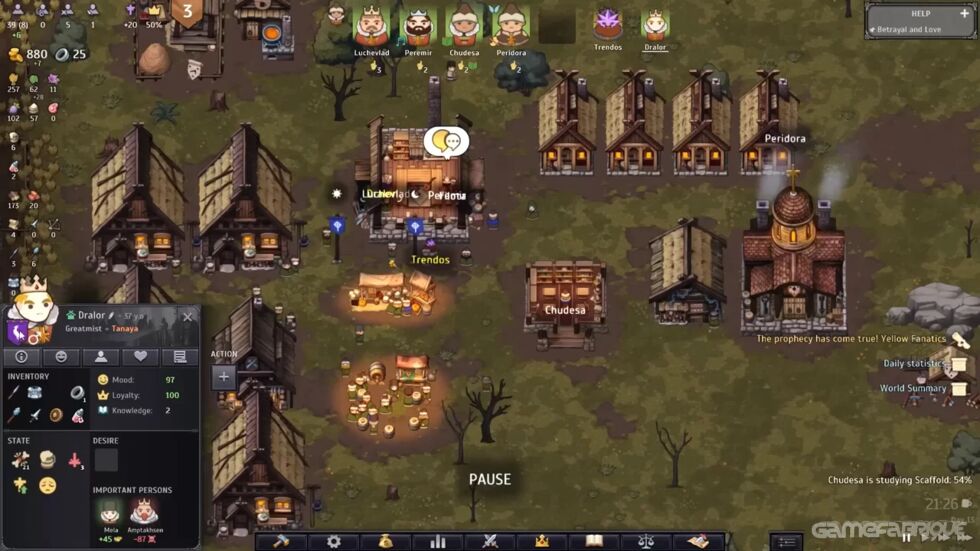Select Peremir's portrait in the top bar
The image size is (980, 551).
click(418, 25)
